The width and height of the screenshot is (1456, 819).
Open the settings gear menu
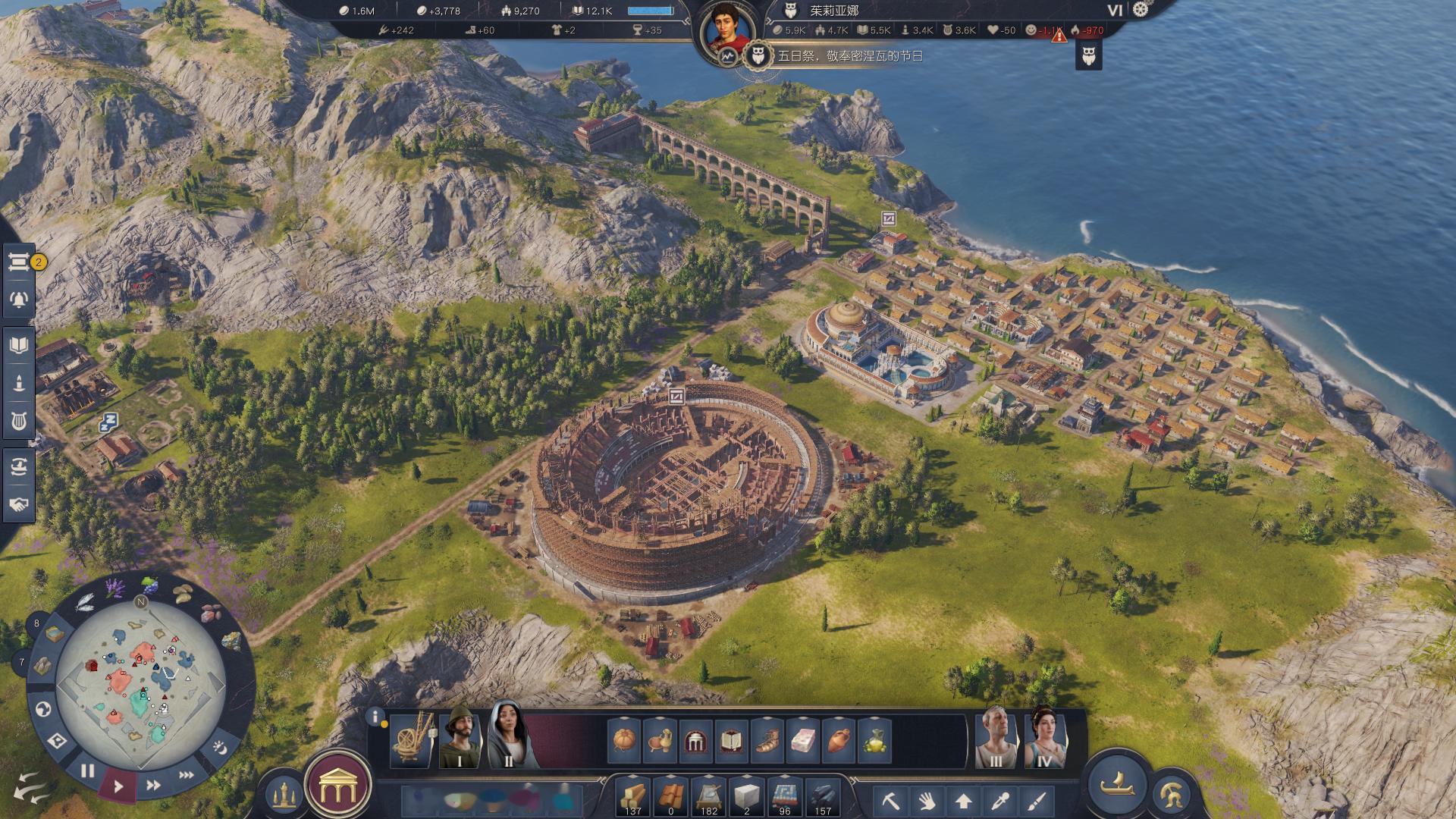(1141, 10)
